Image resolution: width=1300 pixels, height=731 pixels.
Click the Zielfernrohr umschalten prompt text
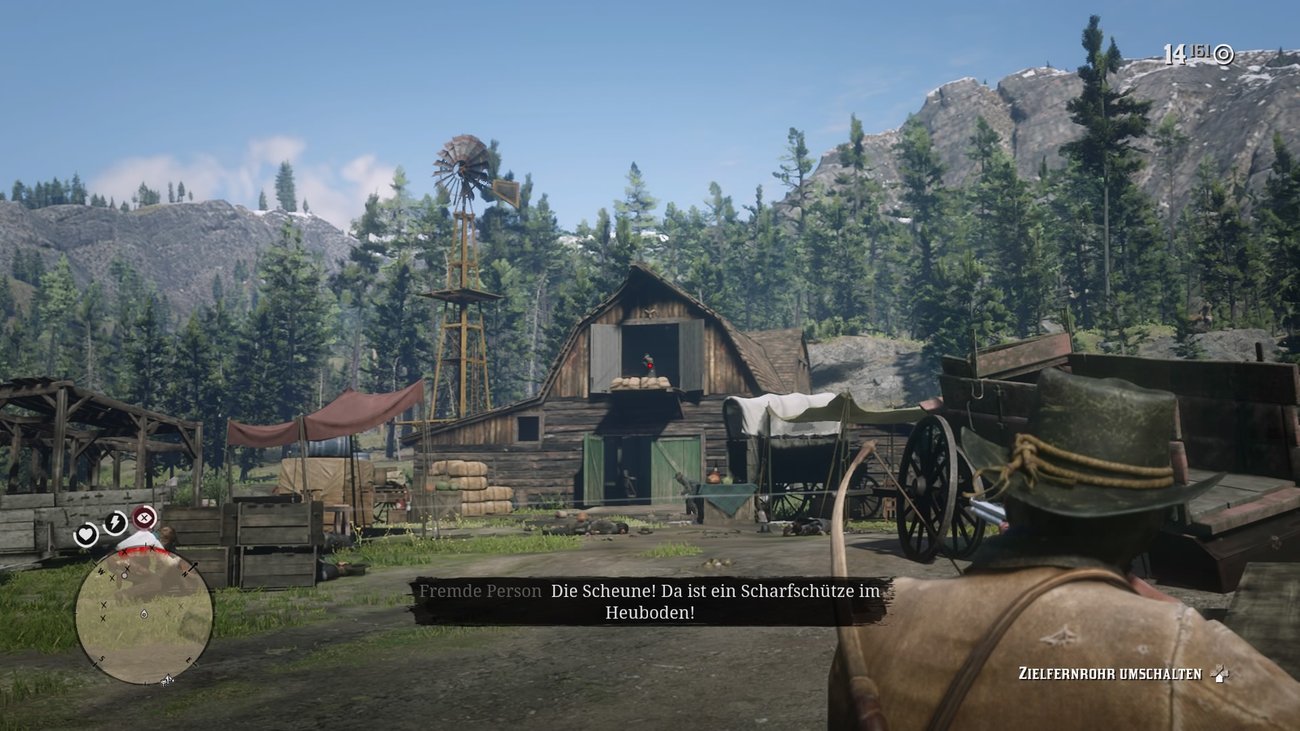pos(1110,673)
